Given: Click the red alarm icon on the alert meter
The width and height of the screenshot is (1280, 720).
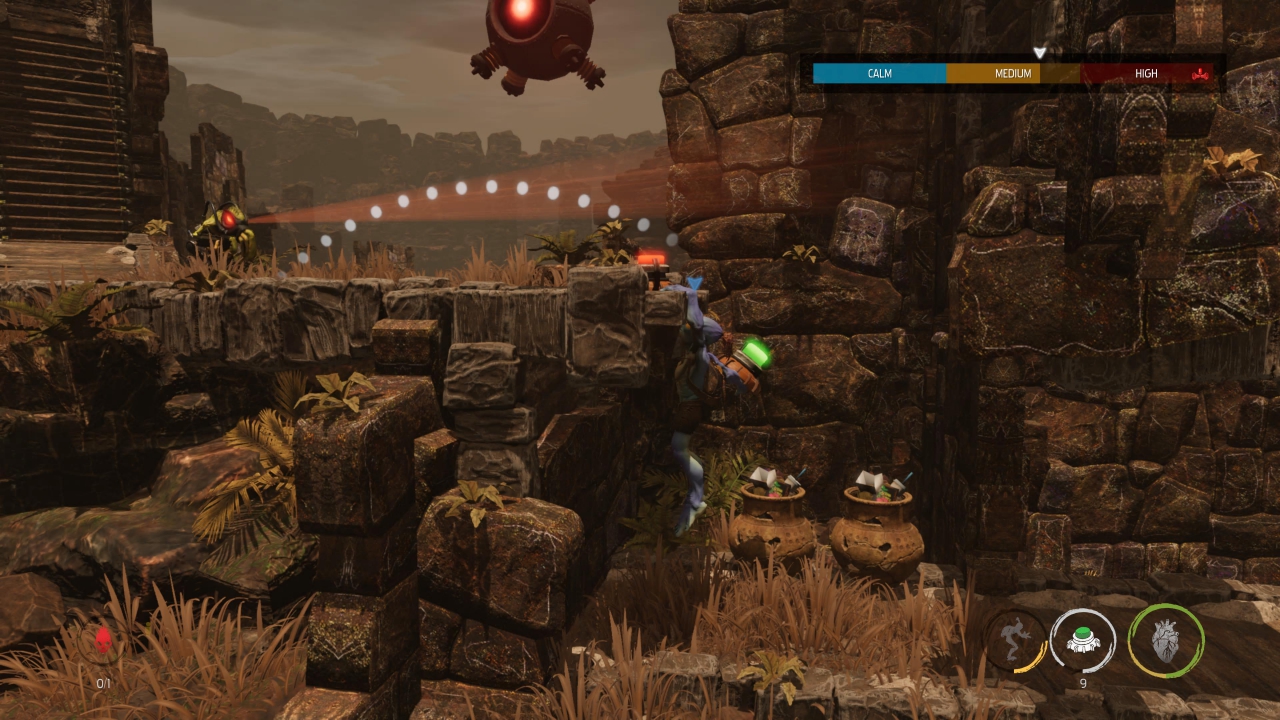Looking at the screenshot, I should [x=1200, y=73].
